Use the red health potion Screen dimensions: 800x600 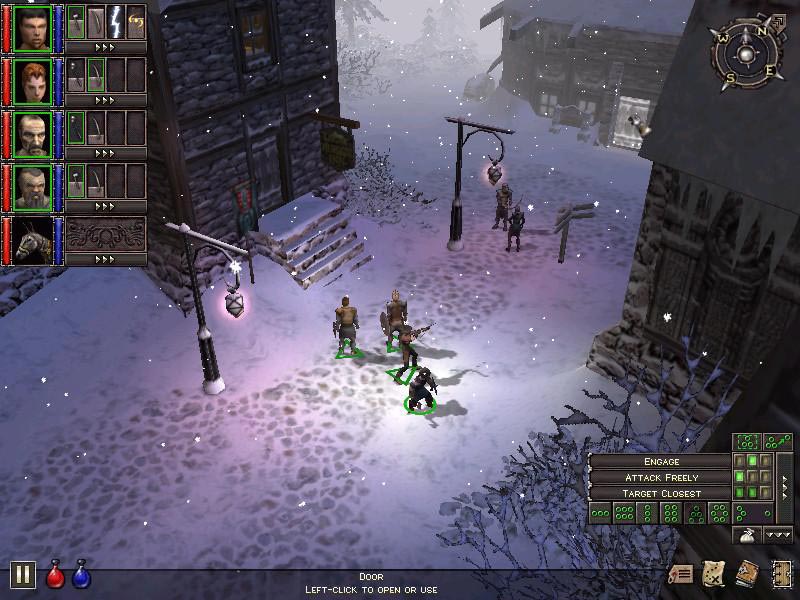pyautogui.click(x=55, y=574)
